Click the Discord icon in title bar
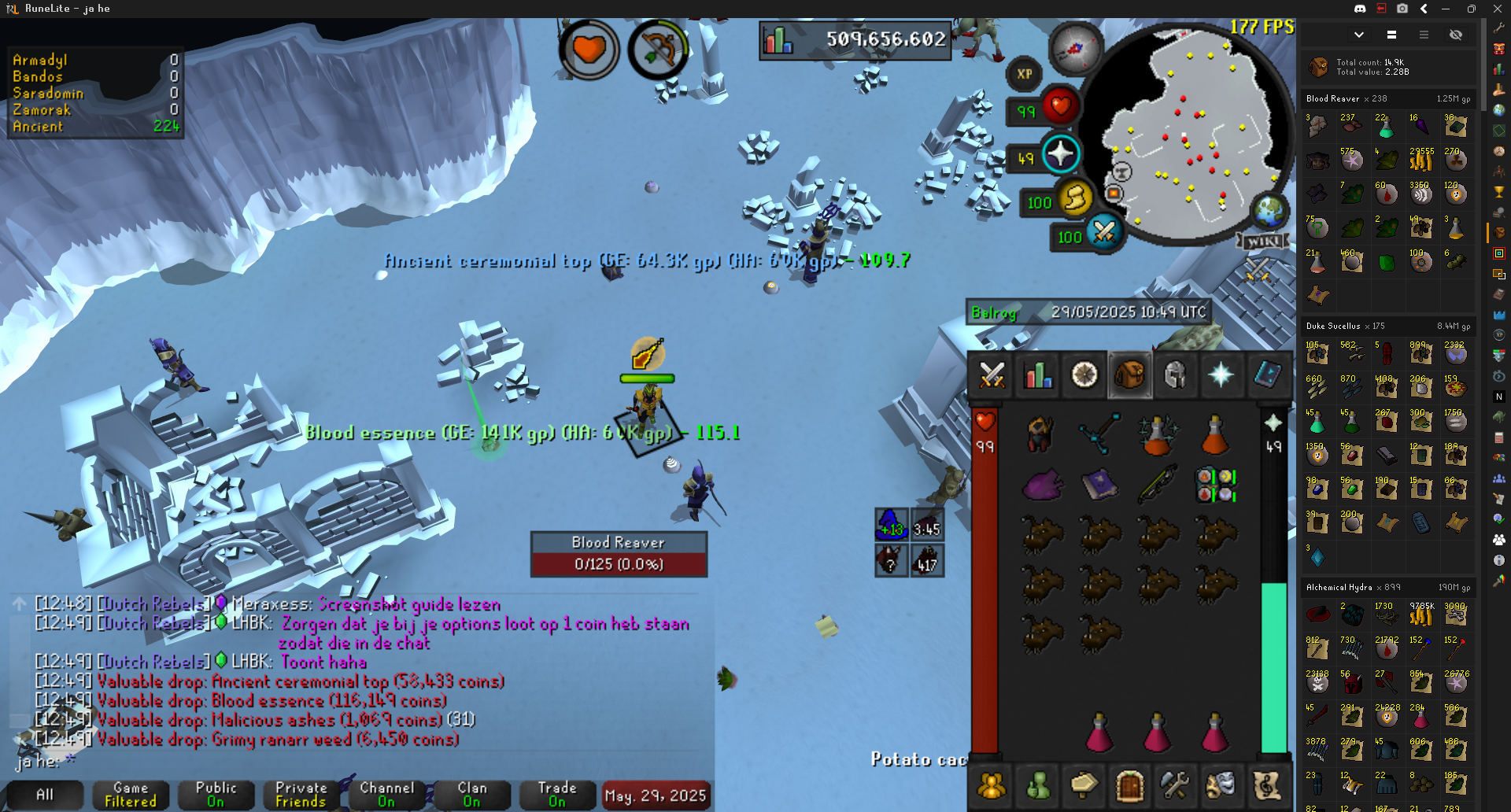Viewport: 1511px width, 812px height. pyautogui.click(x=1360, y=9)
